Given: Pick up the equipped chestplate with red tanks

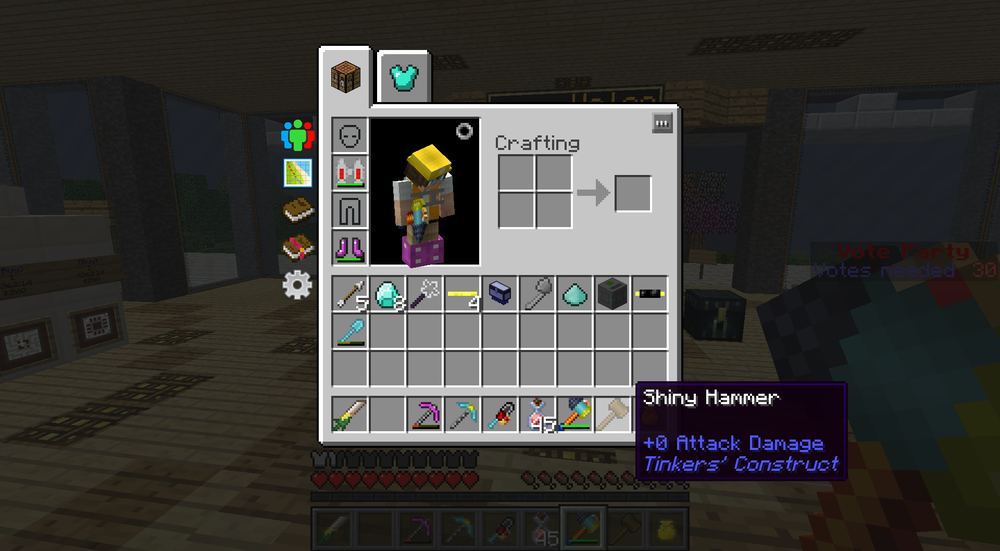Looking at the screenshot, I should (x=350, y=172).
